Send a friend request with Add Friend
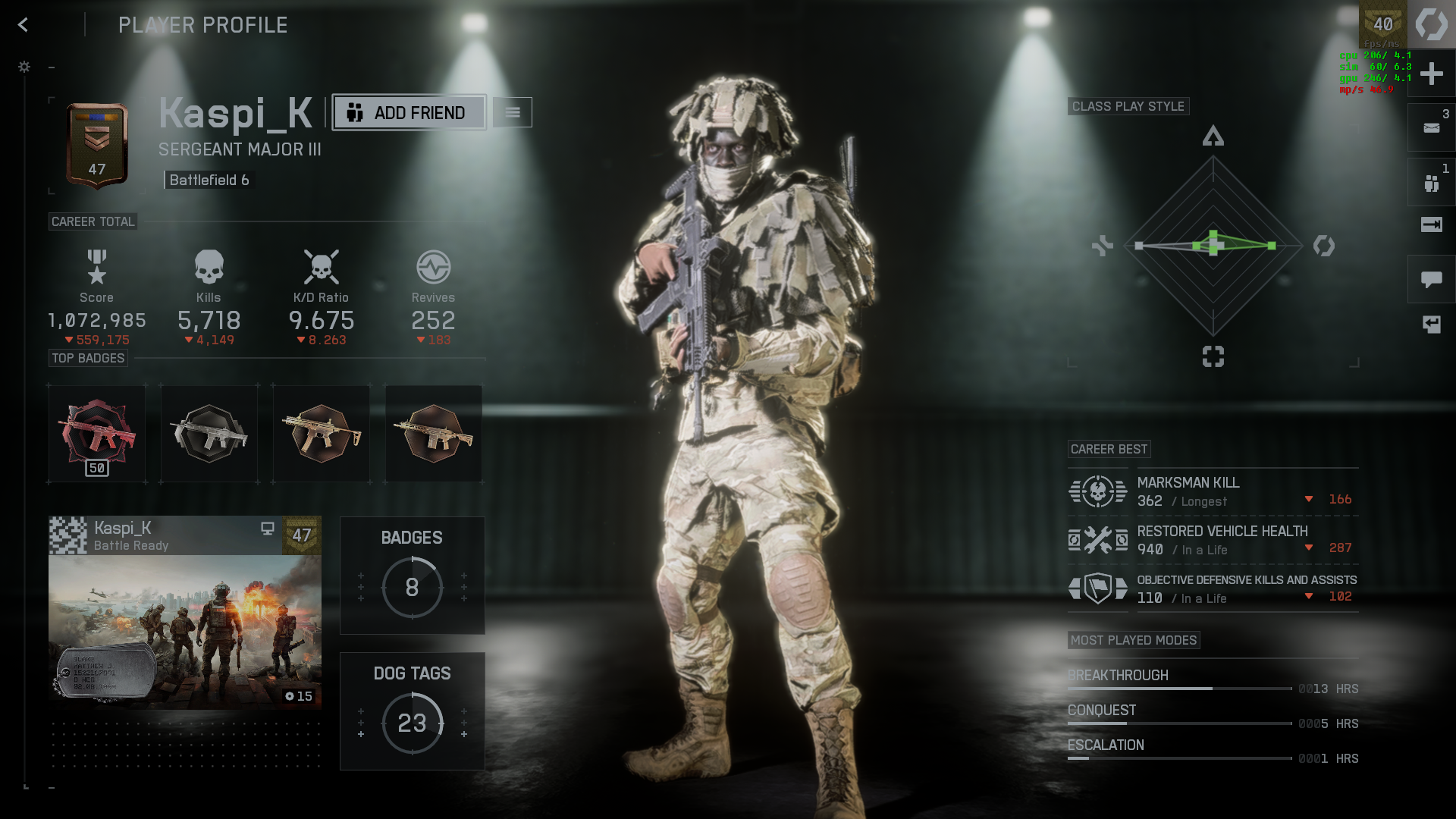 point(409,113)
